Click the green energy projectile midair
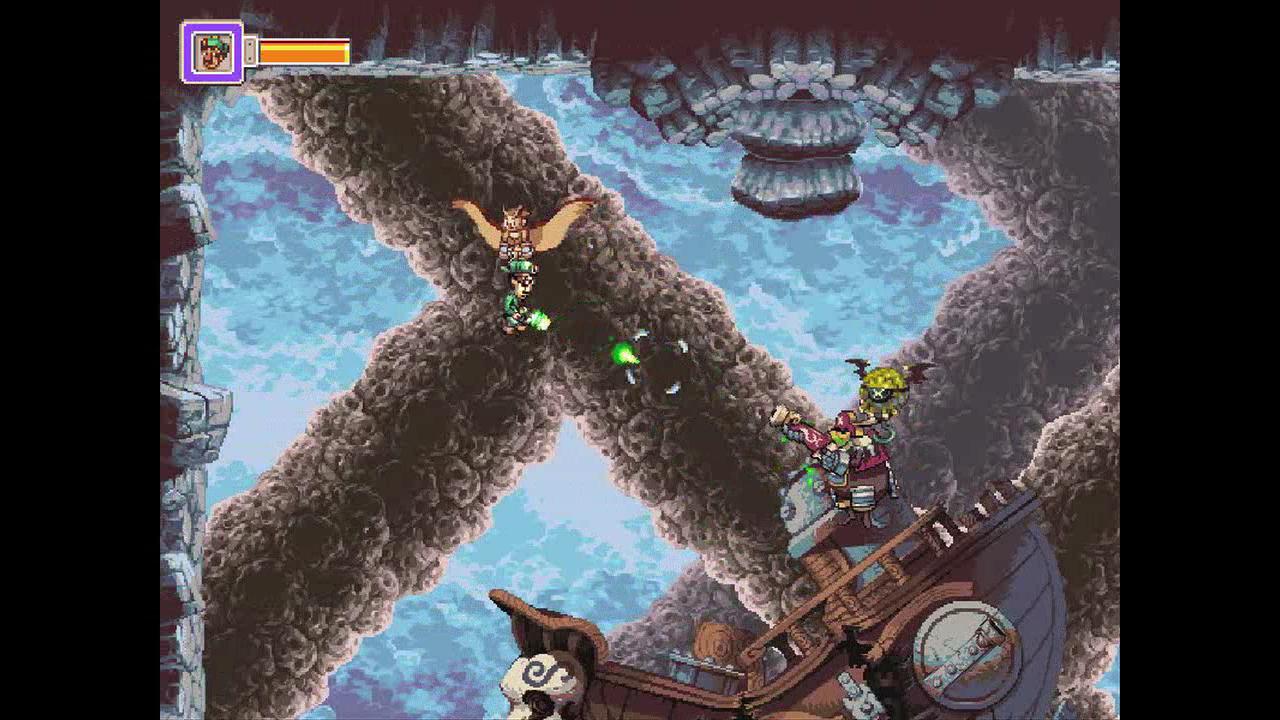This screenshot has width=1280, height=720. (625, 352)
